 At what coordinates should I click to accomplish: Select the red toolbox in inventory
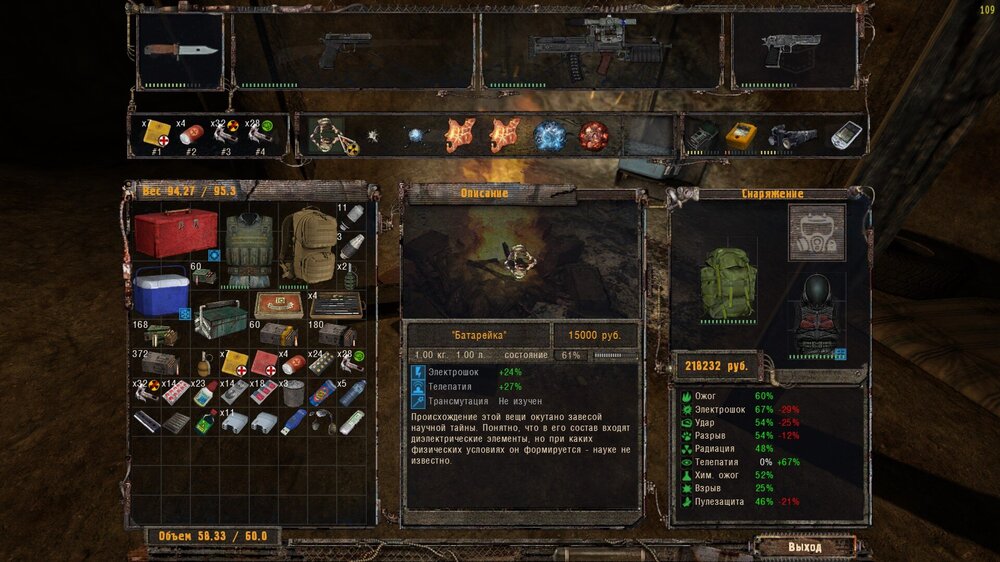pyautogui.click(x=176, y=232)
